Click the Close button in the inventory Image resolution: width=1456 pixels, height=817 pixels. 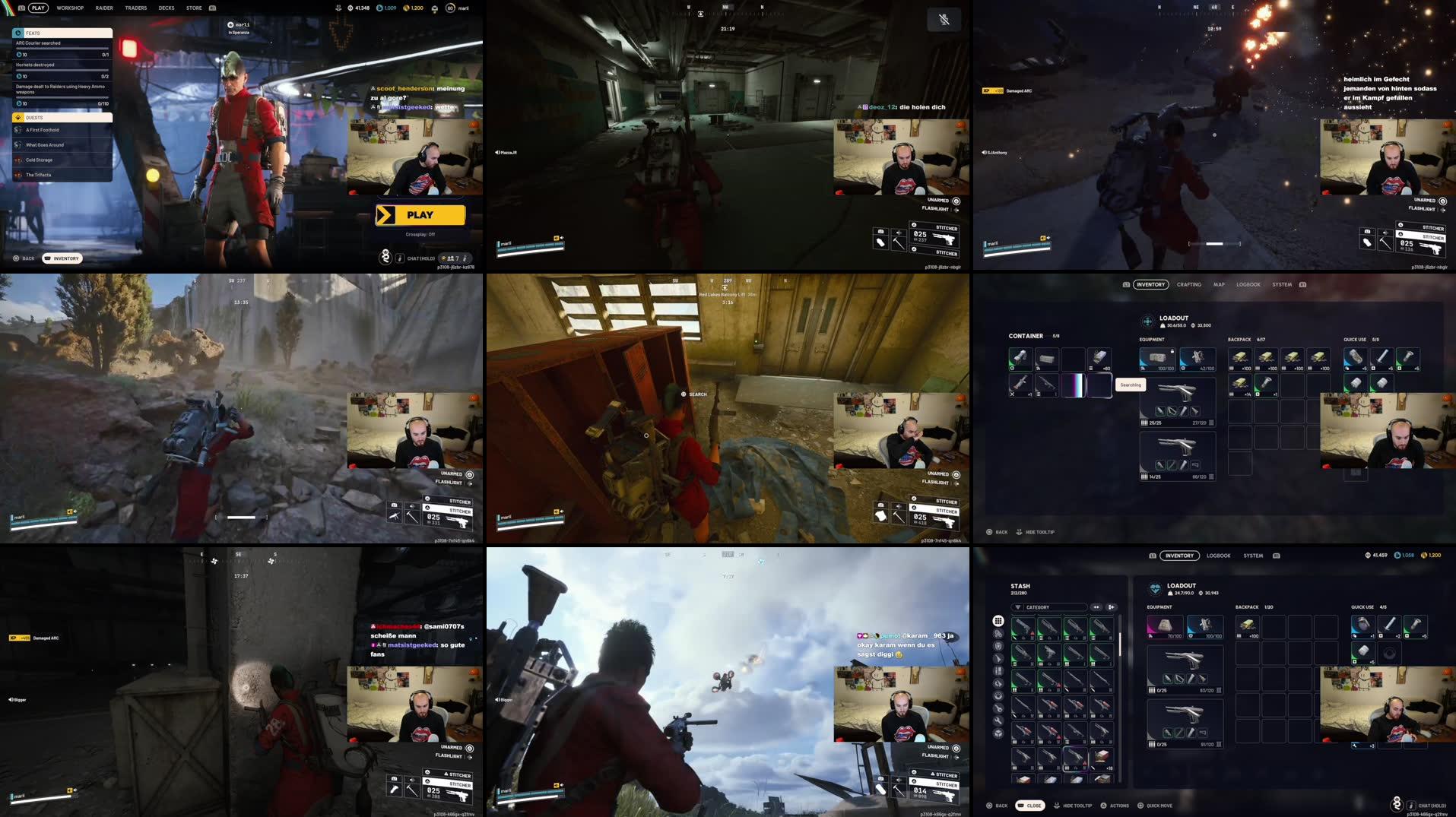coord(1032,806)
